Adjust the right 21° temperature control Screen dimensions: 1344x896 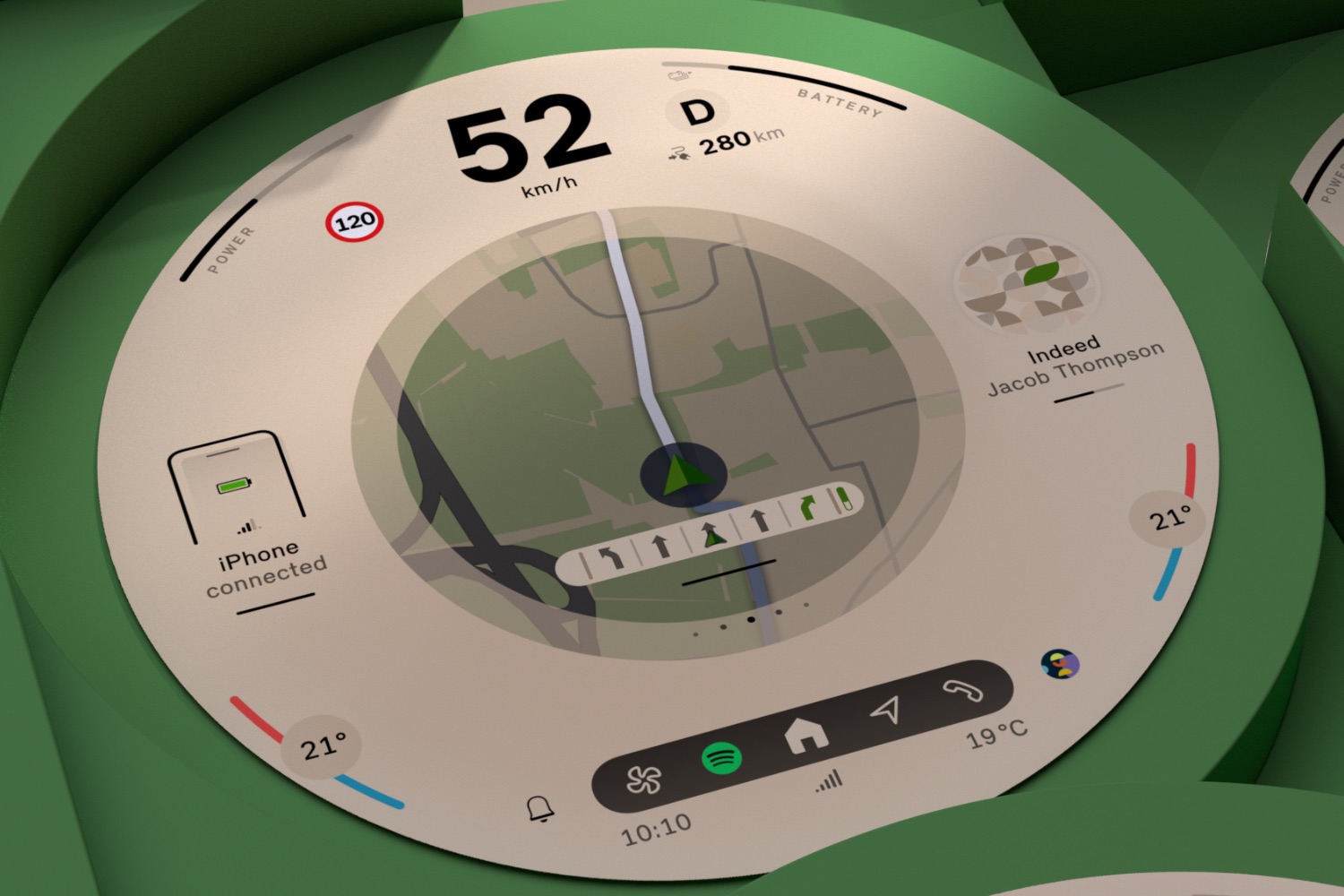point(1170,518)
